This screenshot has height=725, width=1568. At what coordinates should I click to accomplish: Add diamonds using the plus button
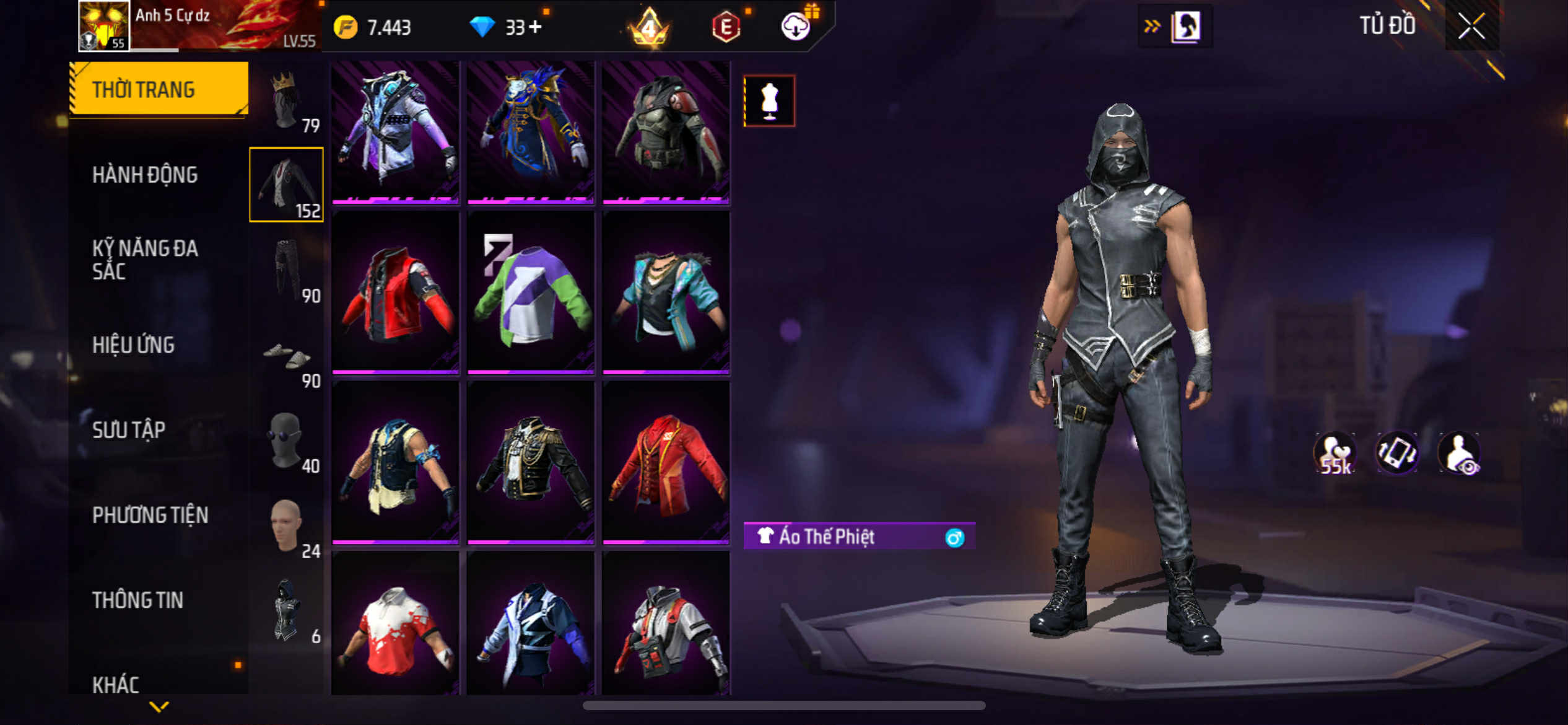(535, 27)
